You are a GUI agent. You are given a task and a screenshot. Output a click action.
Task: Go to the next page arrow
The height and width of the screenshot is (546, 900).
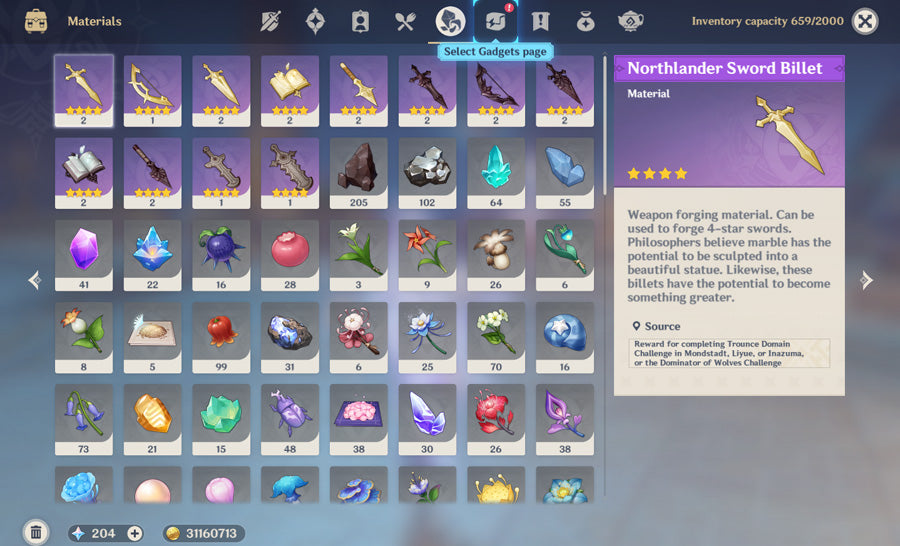coord(866,280)
